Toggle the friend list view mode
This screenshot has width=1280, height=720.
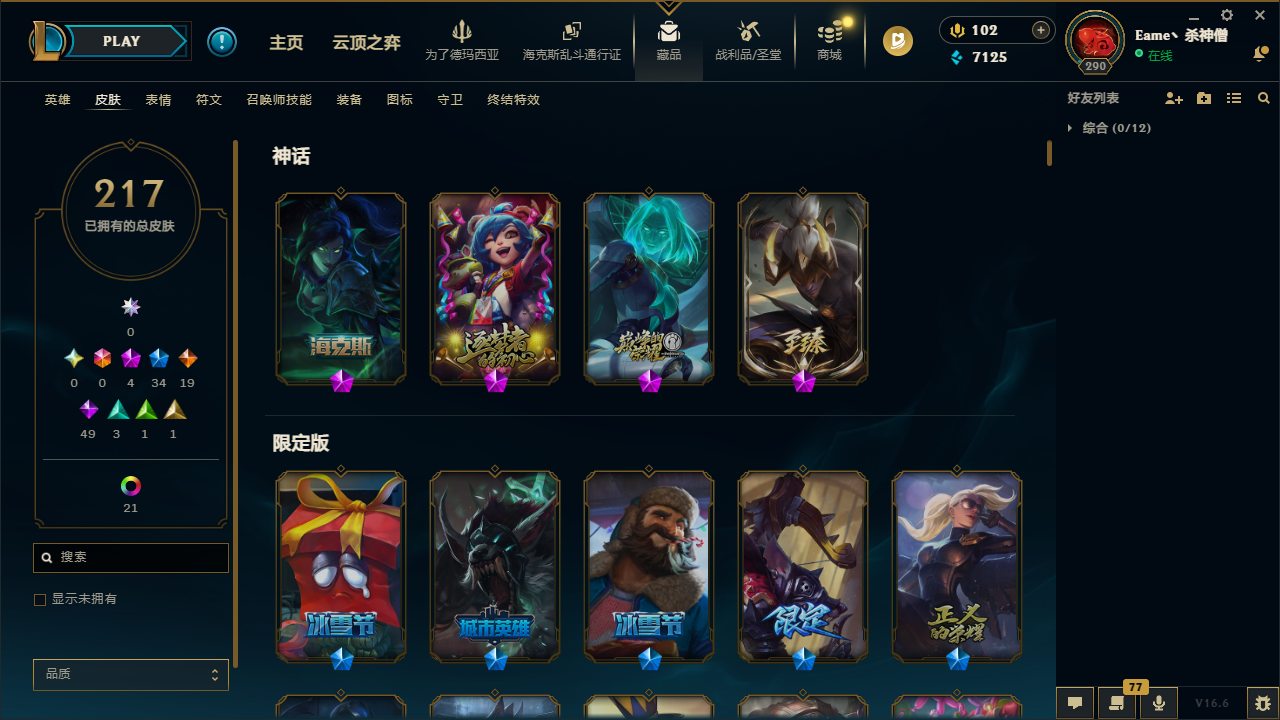[x=1234, y=98]
